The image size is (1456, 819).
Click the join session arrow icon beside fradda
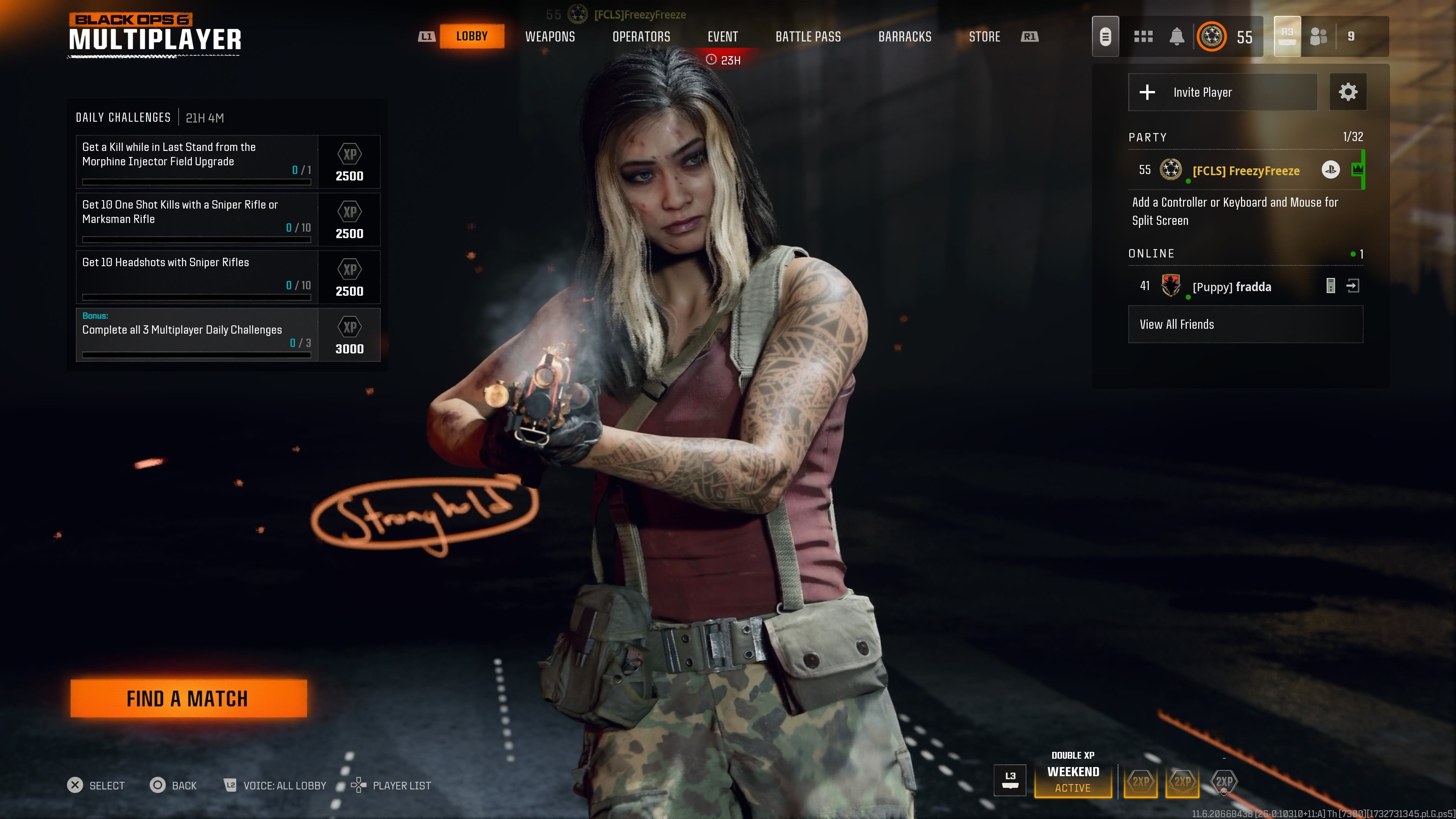[x=1354, y=286]
